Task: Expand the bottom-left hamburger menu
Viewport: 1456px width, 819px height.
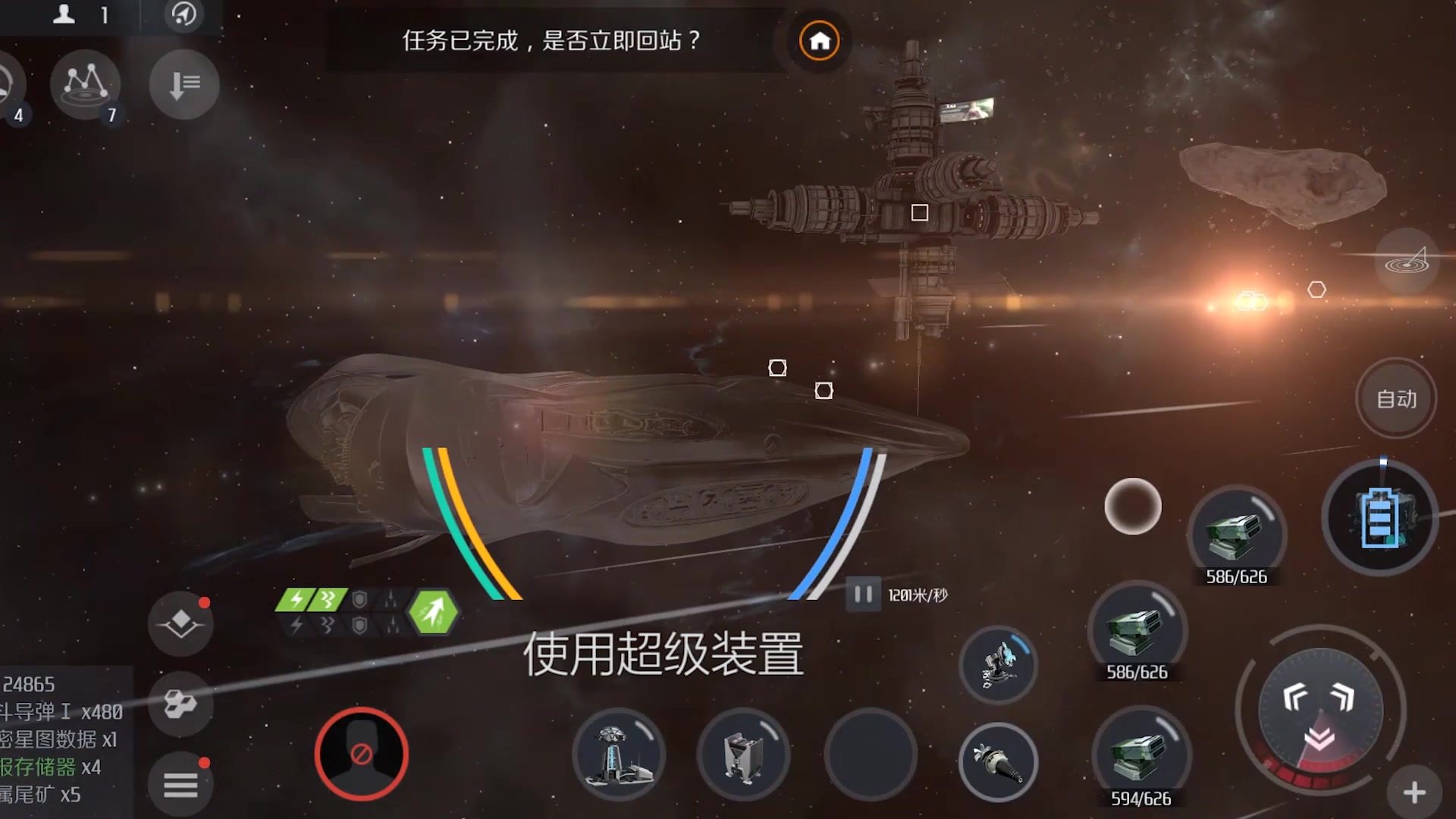Action: [x=180, y=786]
